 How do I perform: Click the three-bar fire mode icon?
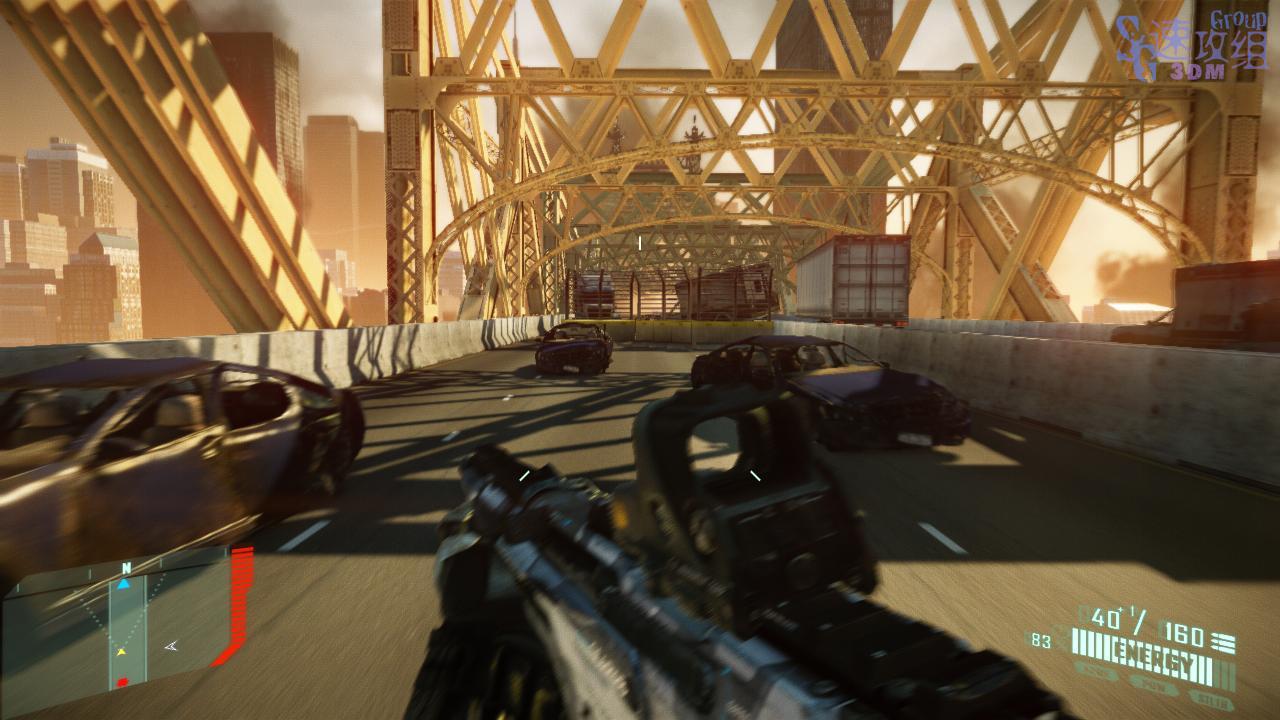pos(1224,643)
